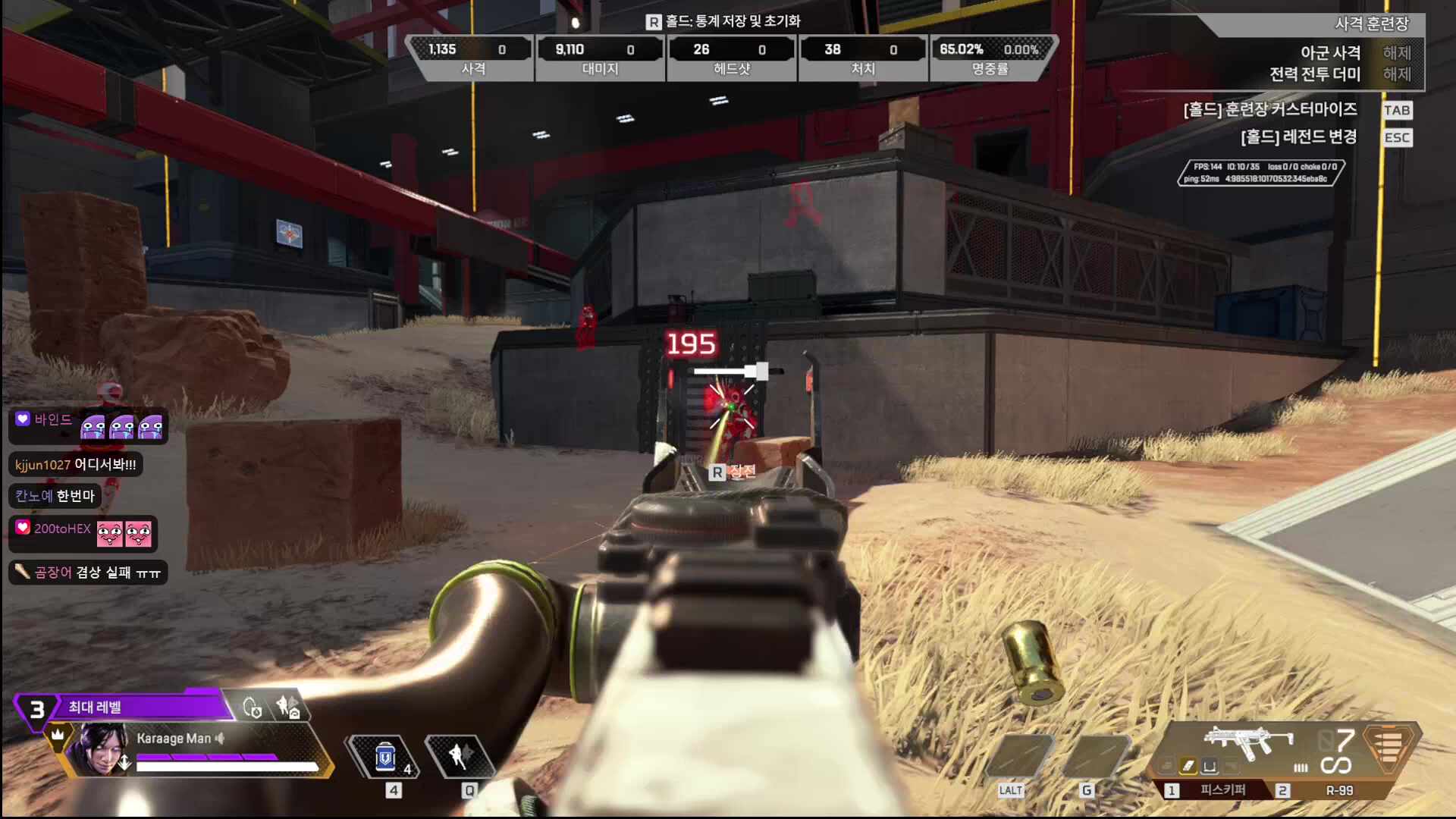Click the kjjun1027 chat message
The image size is (1456, 819).
point(76,464)
